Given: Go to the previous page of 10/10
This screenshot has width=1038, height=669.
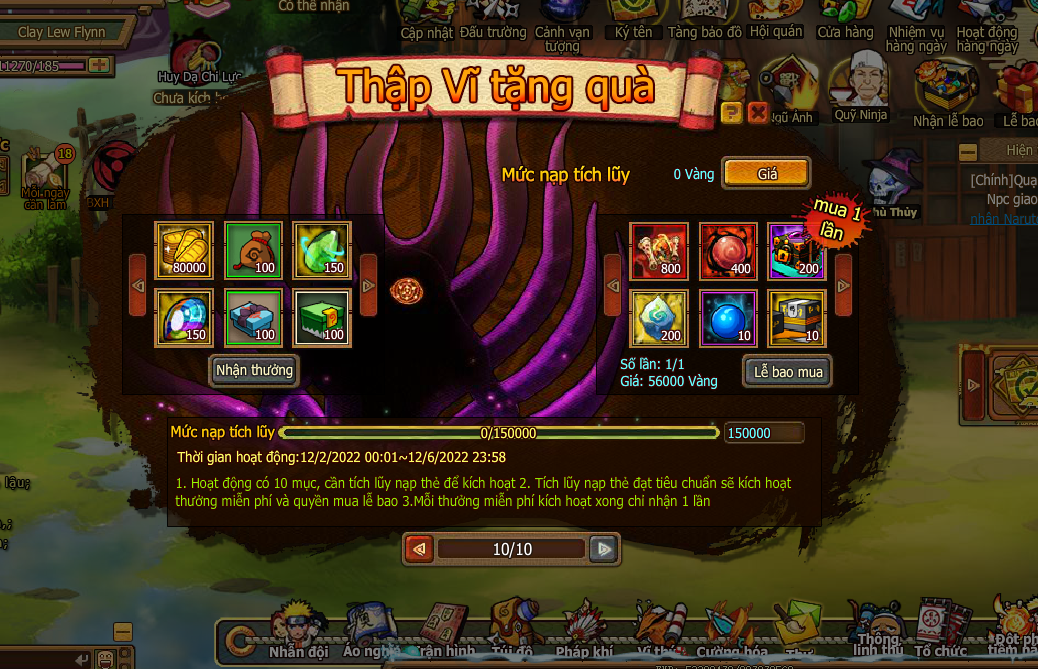Looking at the screenshot, I should coord(420,549).
